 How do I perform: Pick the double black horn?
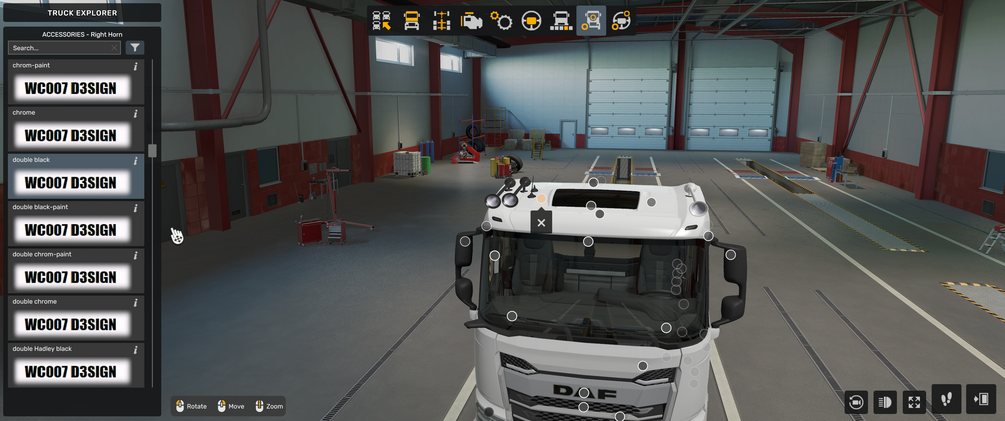70,182
